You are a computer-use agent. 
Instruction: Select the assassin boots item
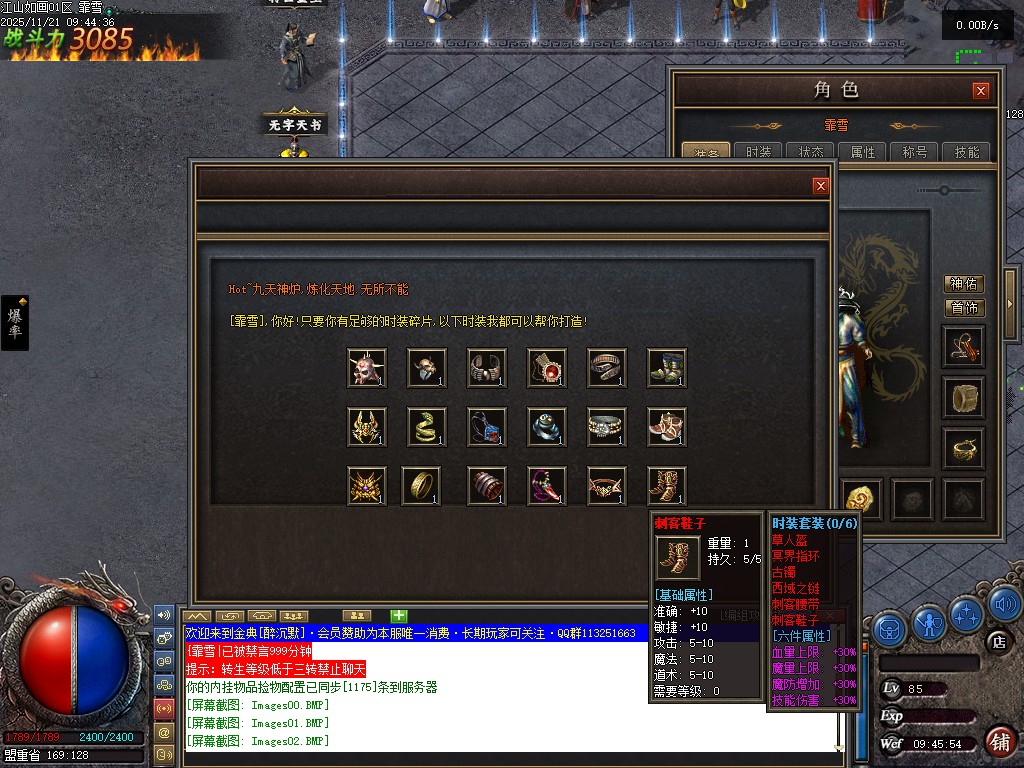pos(667,486)
